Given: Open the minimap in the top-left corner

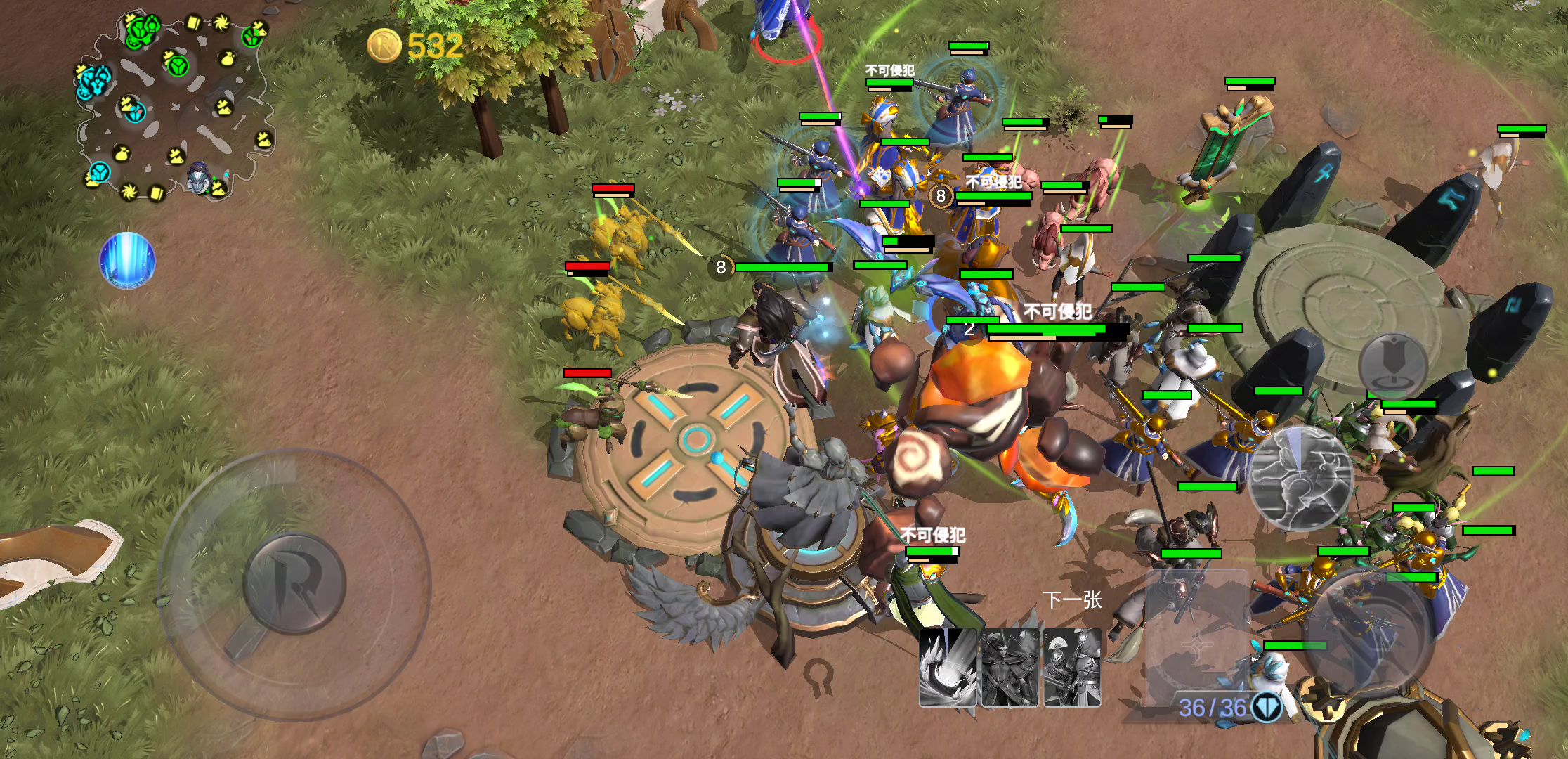Looking at the screenshot, I should [172, 105].
